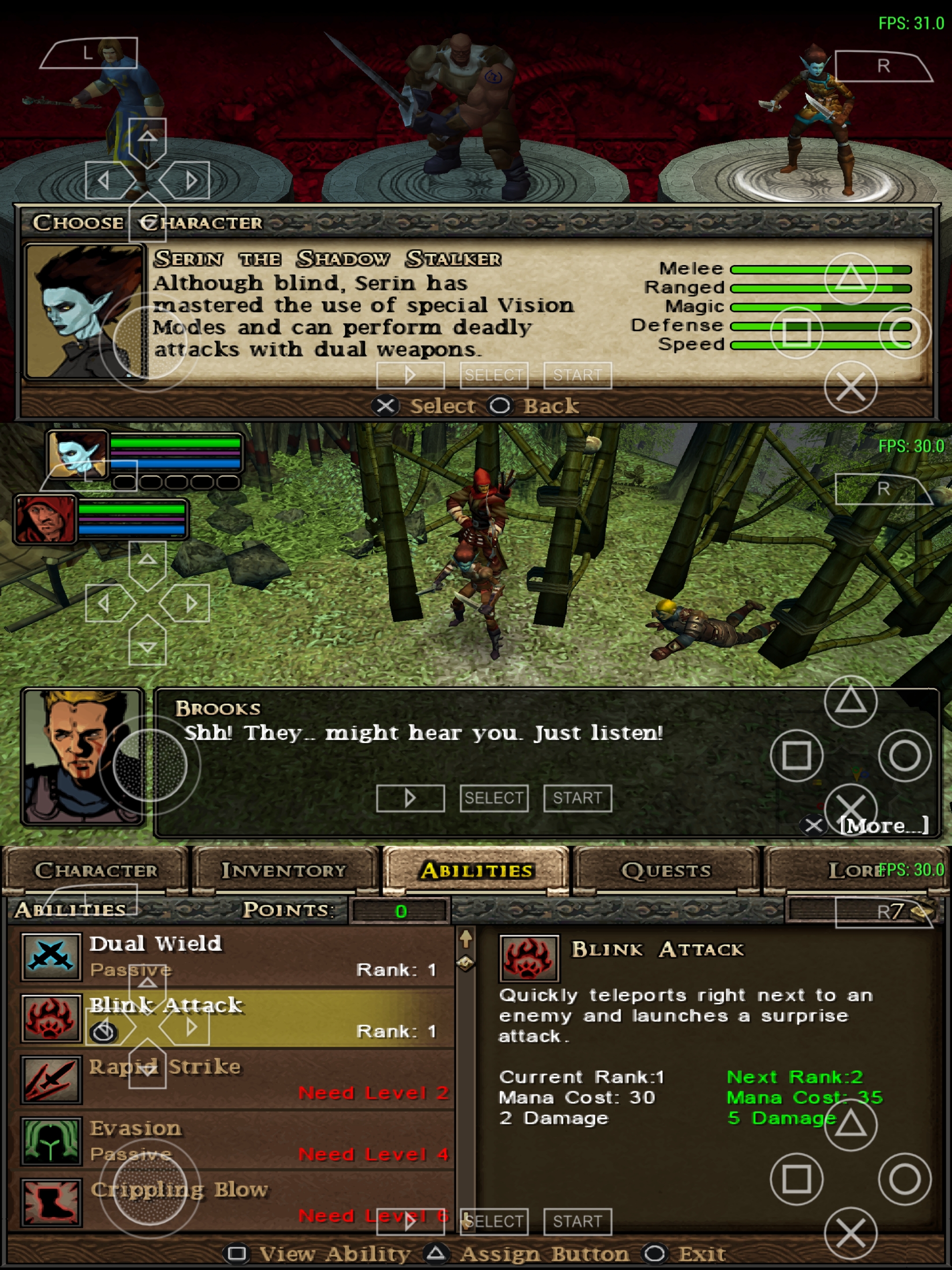952x1270 pixels.
Task: Show the Quests tab
Action: [666, 870]
